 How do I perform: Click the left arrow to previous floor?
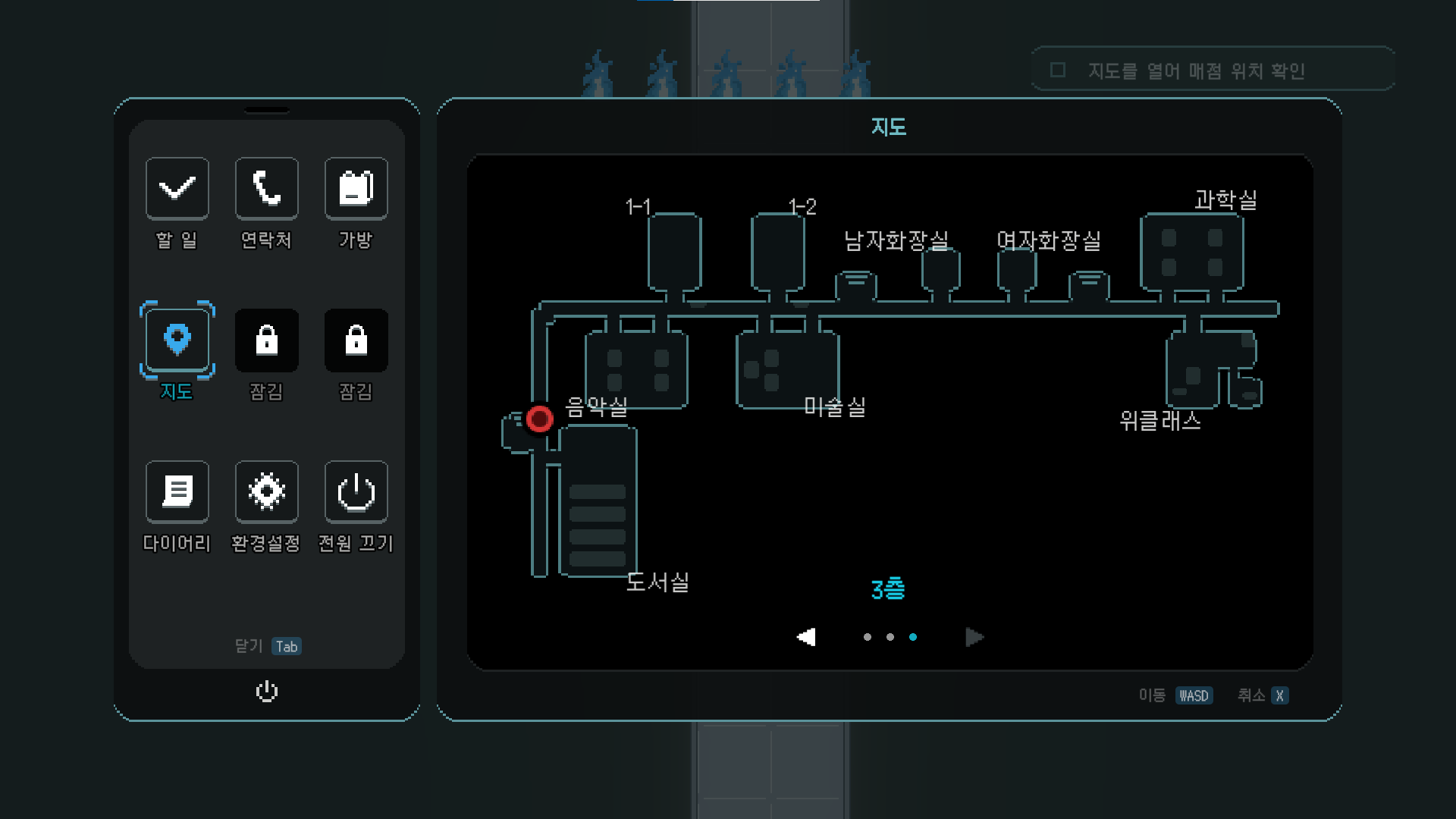pyautogui.click(x=806, y=637)
